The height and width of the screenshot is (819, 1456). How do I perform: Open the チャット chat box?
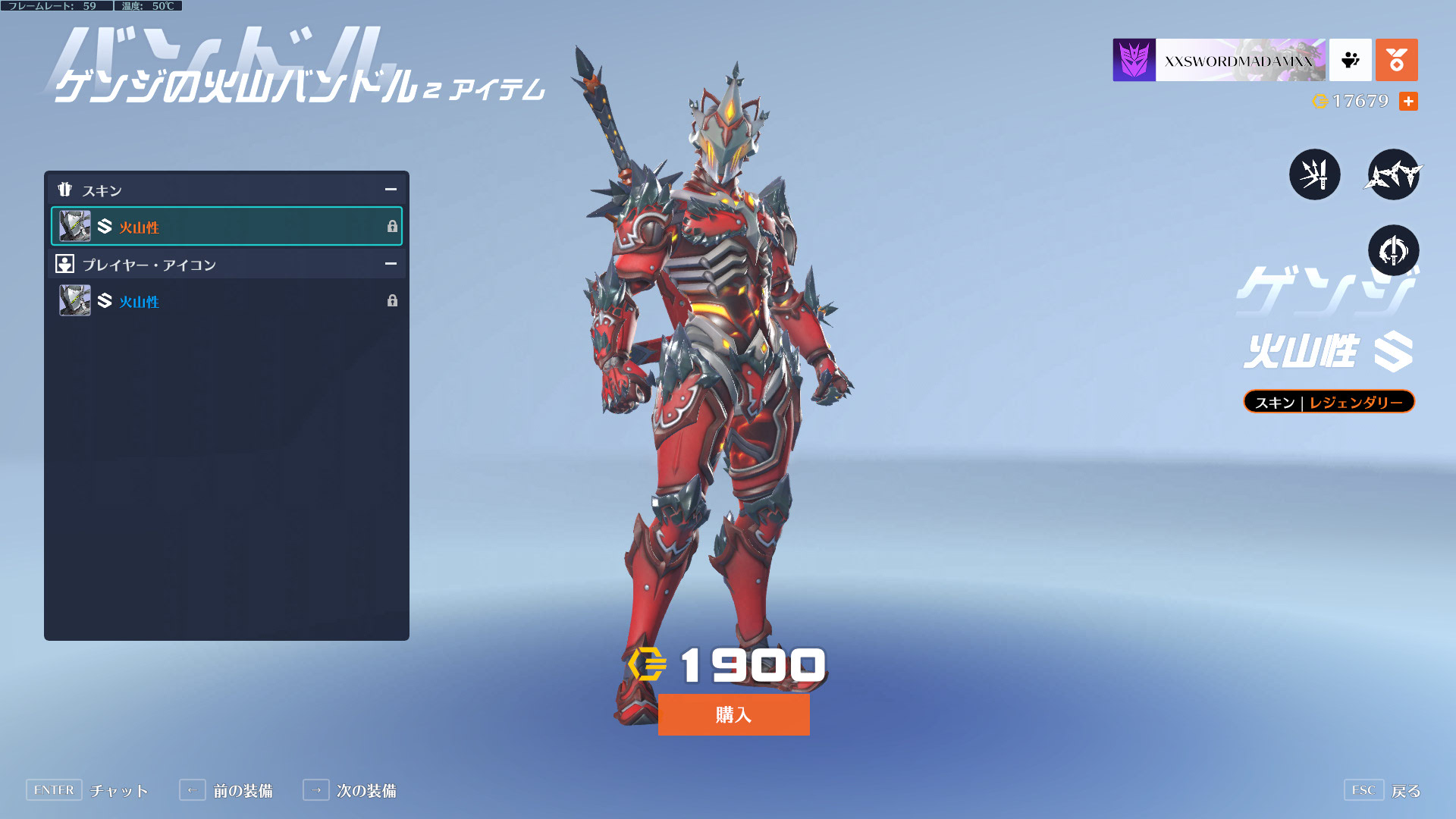click(x=87, y=790)
